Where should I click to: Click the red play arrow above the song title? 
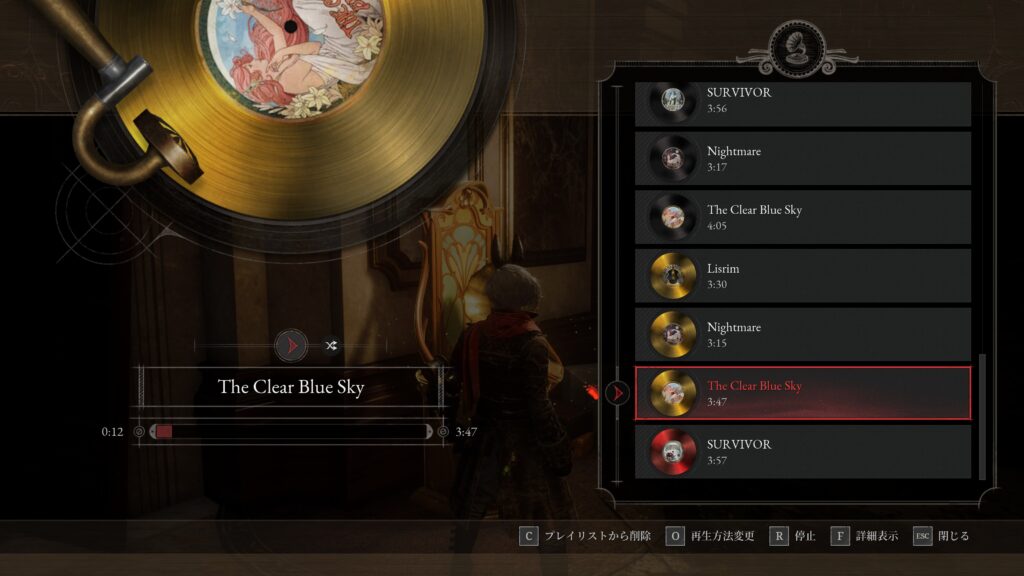[x=291, y=346]
